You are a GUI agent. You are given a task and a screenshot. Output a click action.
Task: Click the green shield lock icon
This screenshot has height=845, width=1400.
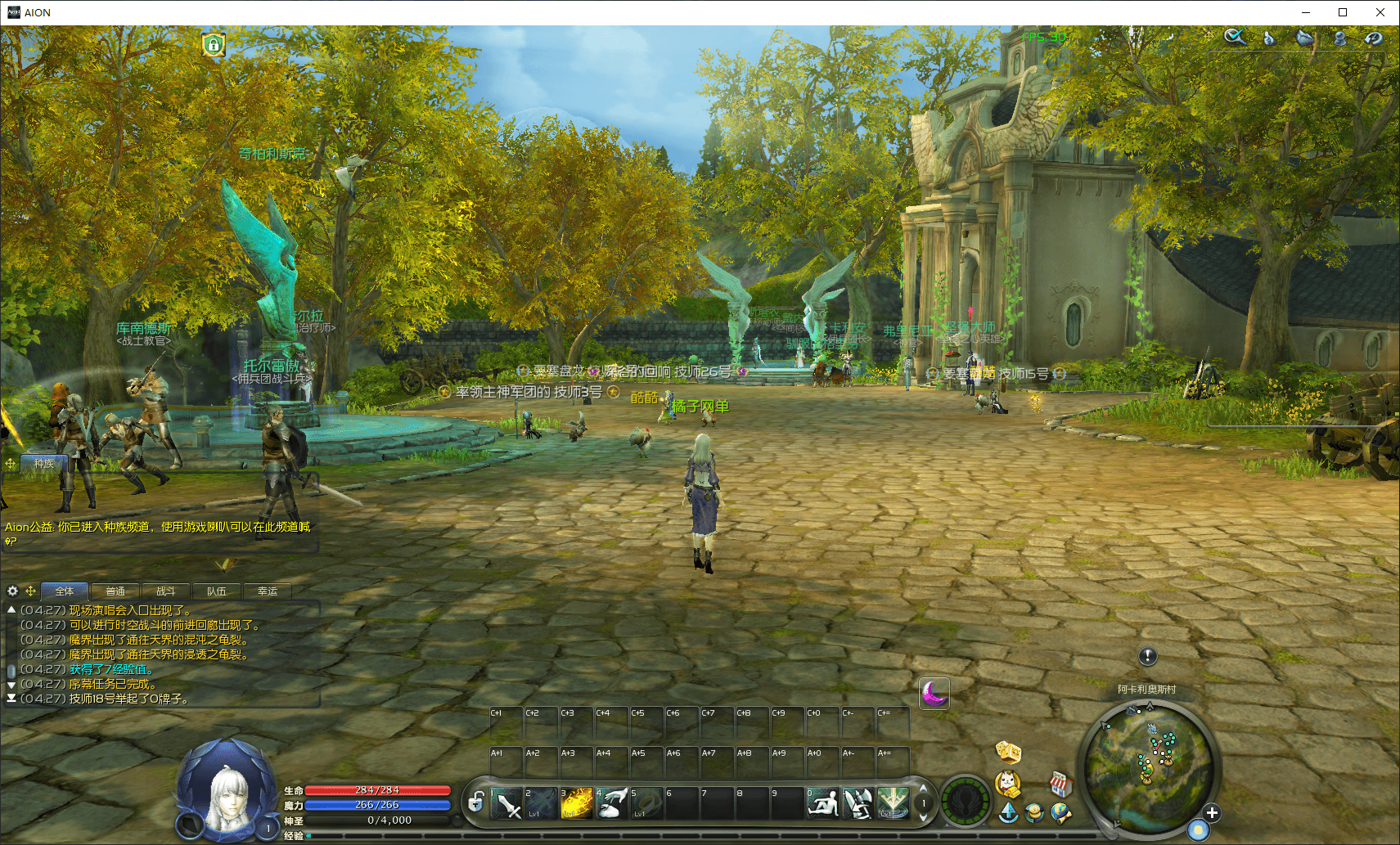[x=214, y=44]
